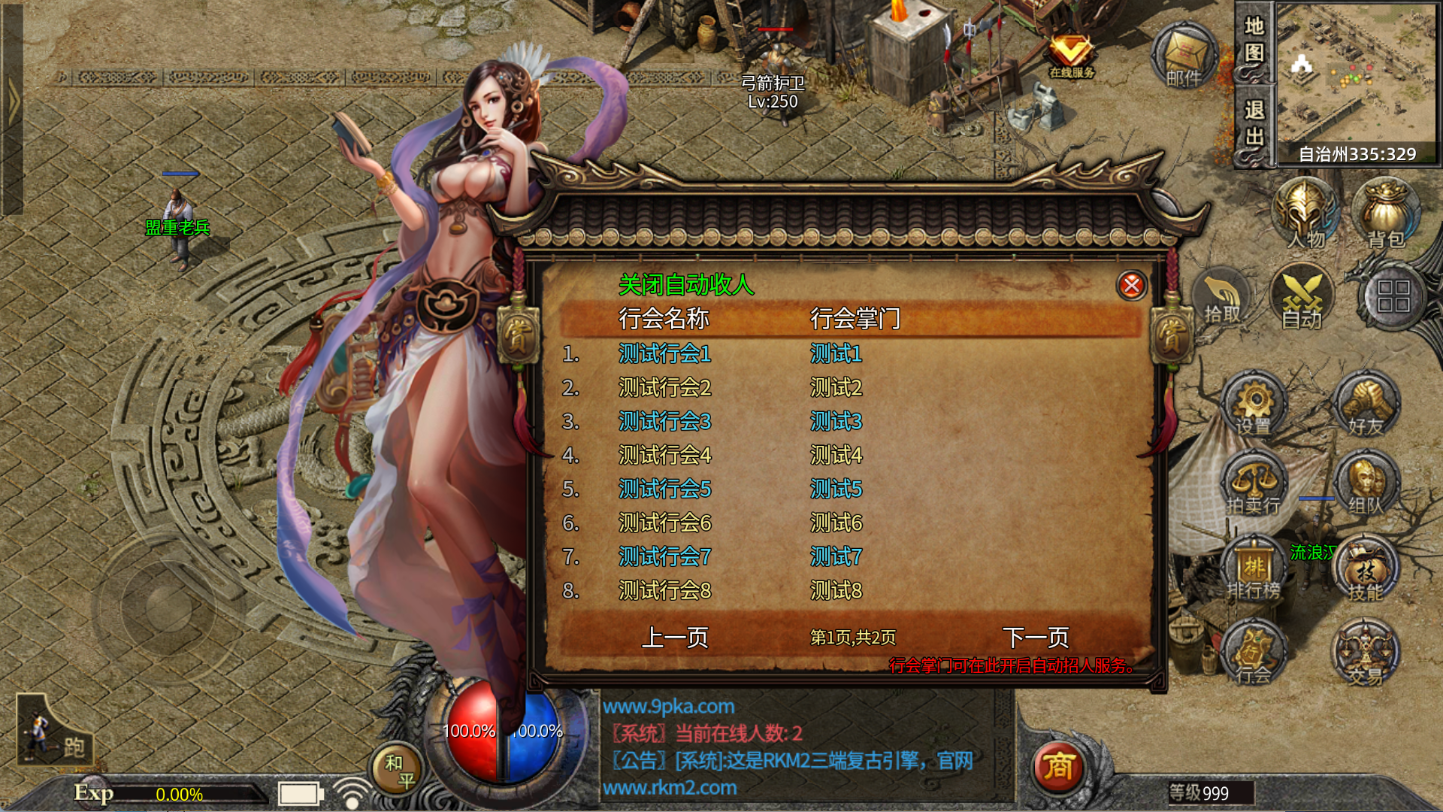Go back with 上一页 previous page
This screenshot has width=1443, height=812.
[675, 637]
